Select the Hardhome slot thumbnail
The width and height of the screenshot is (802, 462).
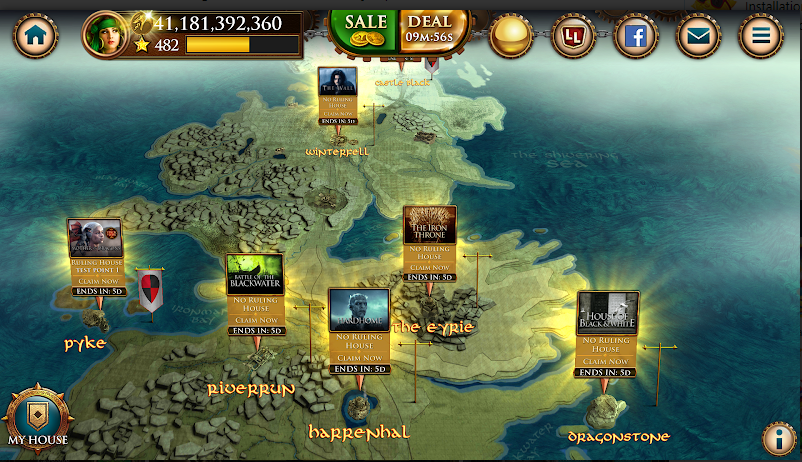358,310
